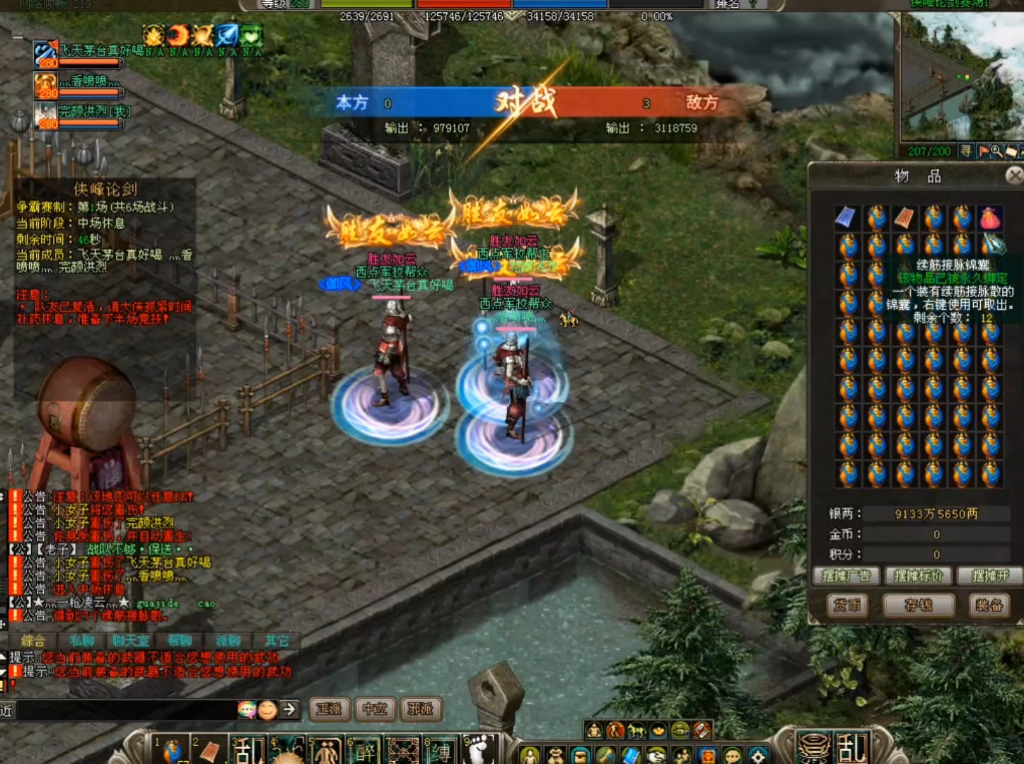
Task: Open 摆摊标价 stall pricing
Action: tap(917, 576)
